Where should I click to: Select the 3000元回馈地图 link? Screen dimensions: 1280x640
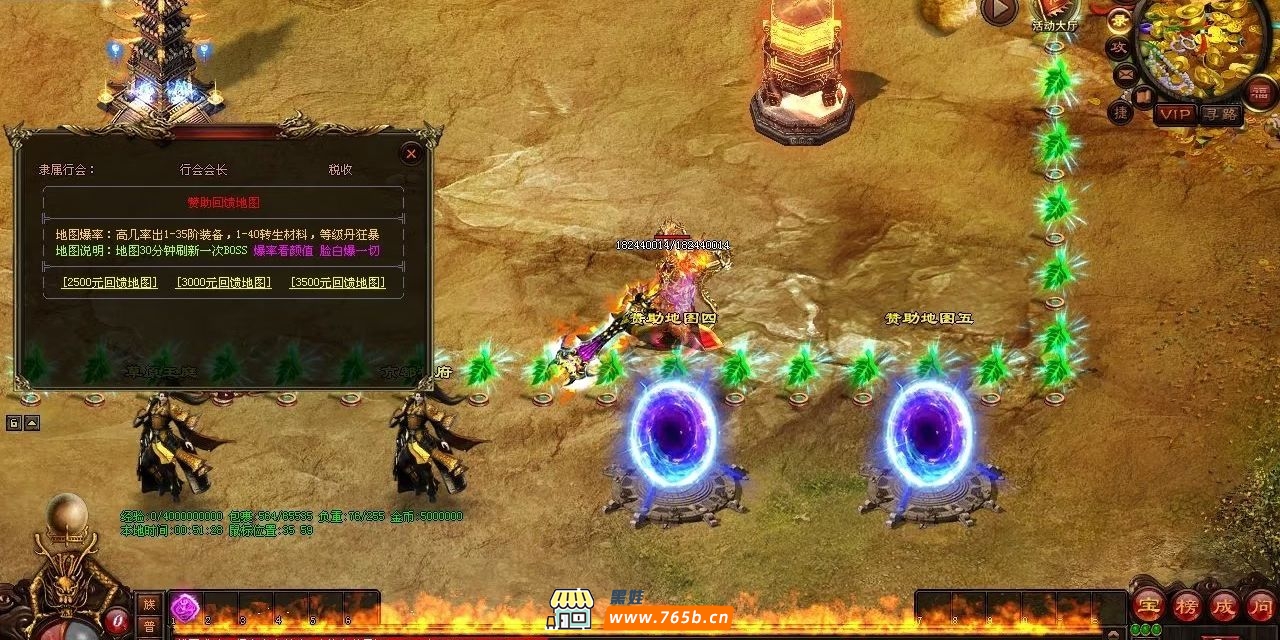[x=223, y=283]
